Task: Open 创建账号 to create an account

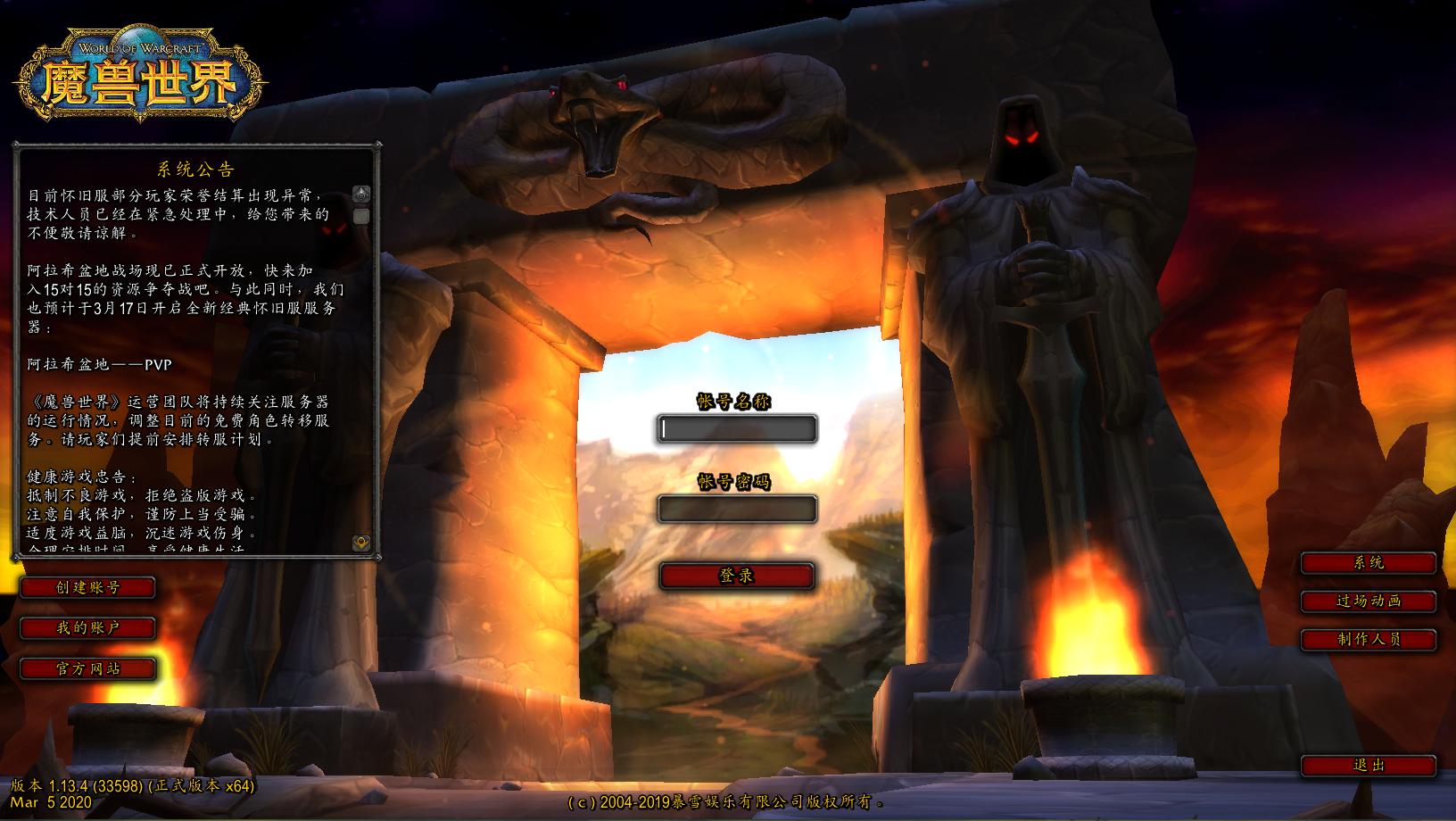Action: pyautogui.click(x=87, y=587)
